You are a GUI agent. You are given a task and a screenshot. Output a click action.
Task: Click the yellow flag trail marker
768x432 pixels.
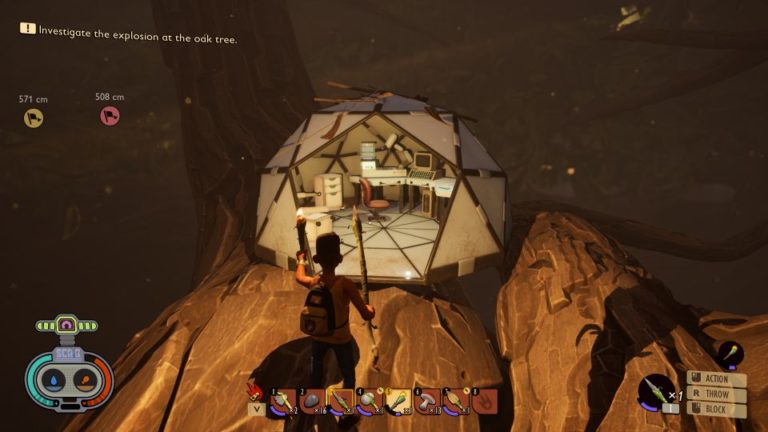tap(33, 118)
